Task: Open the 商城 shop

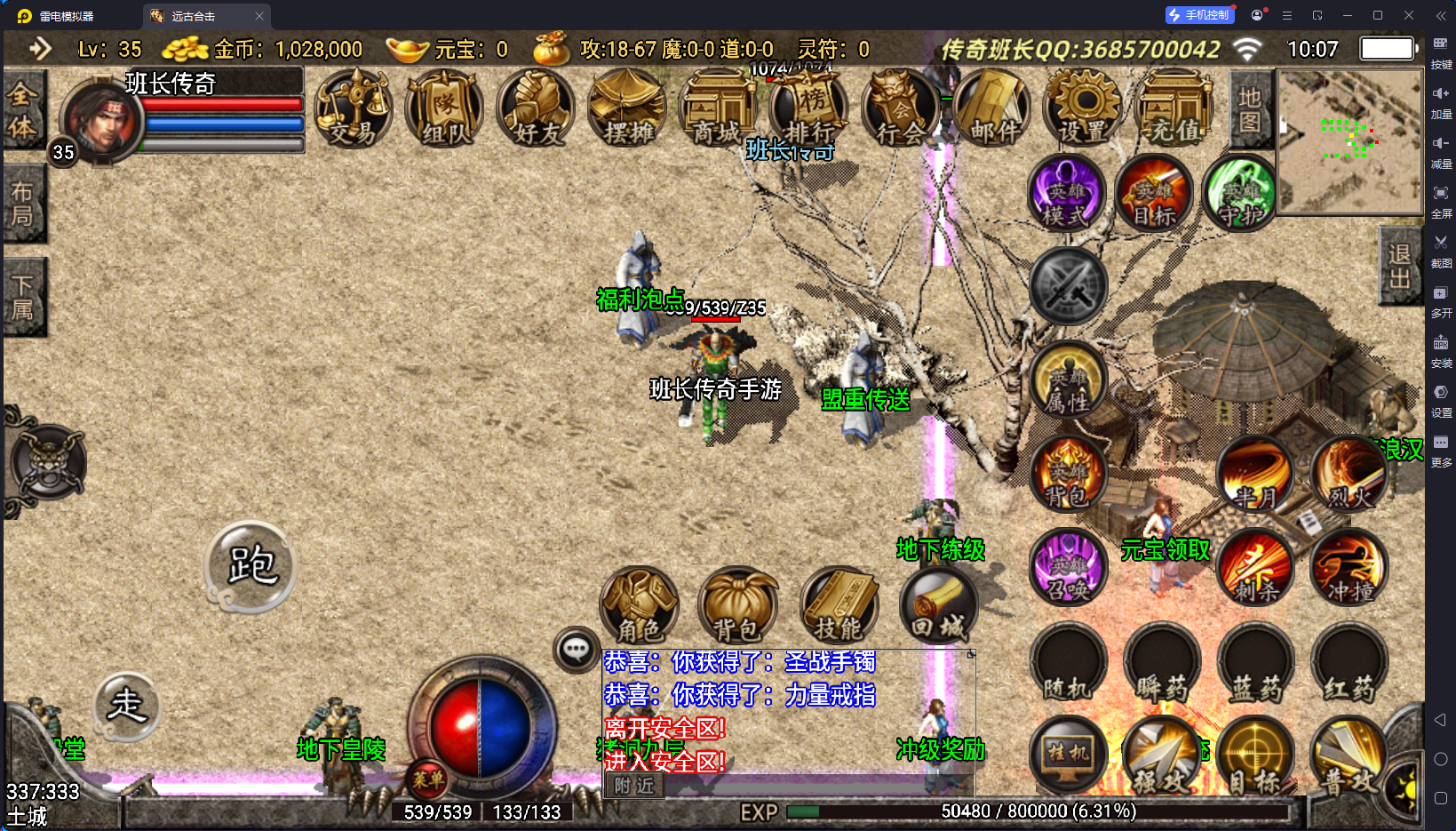Action: 718,110
